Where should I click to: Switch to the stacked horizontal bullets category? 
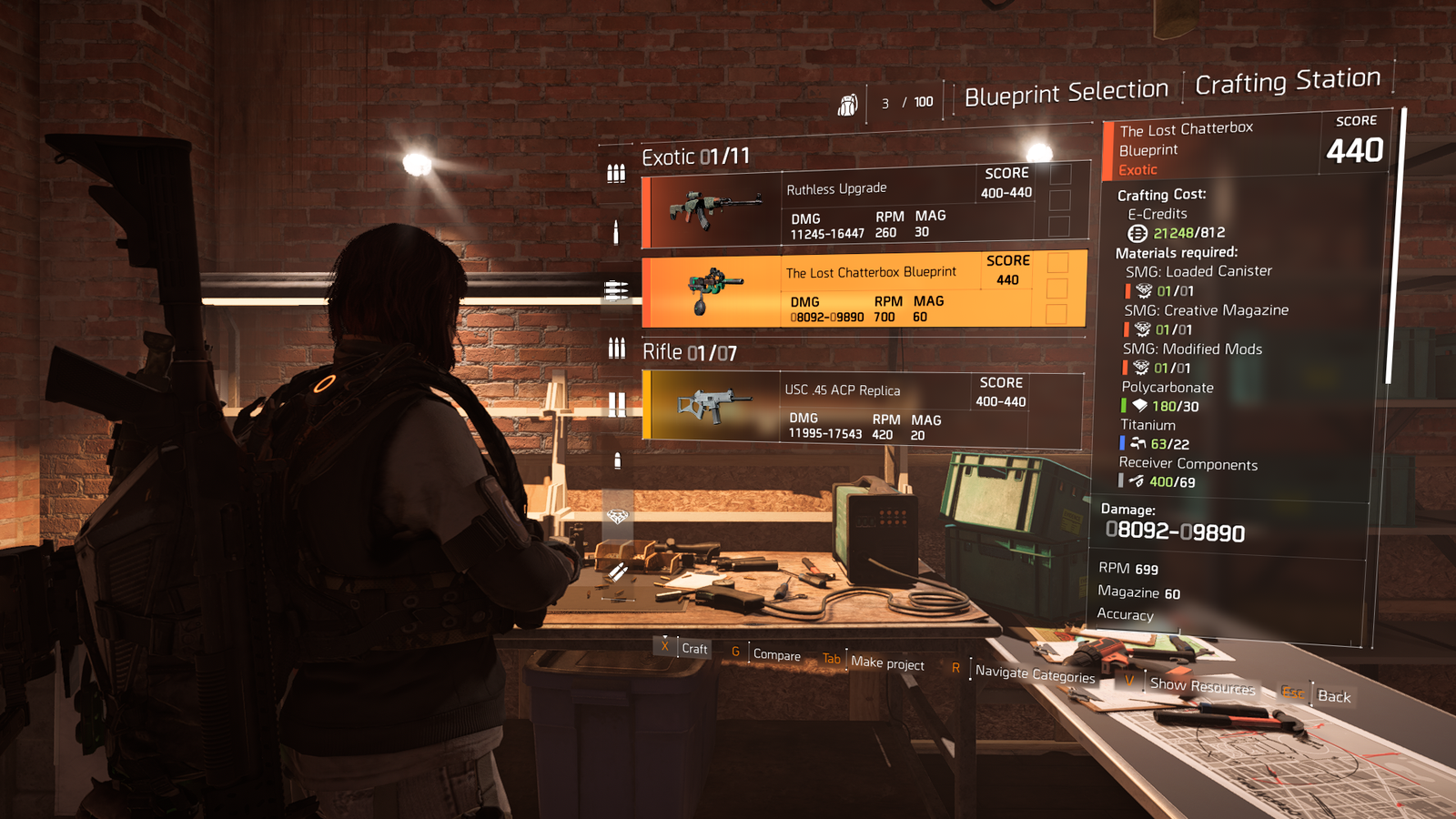click(x=616, y=290)
